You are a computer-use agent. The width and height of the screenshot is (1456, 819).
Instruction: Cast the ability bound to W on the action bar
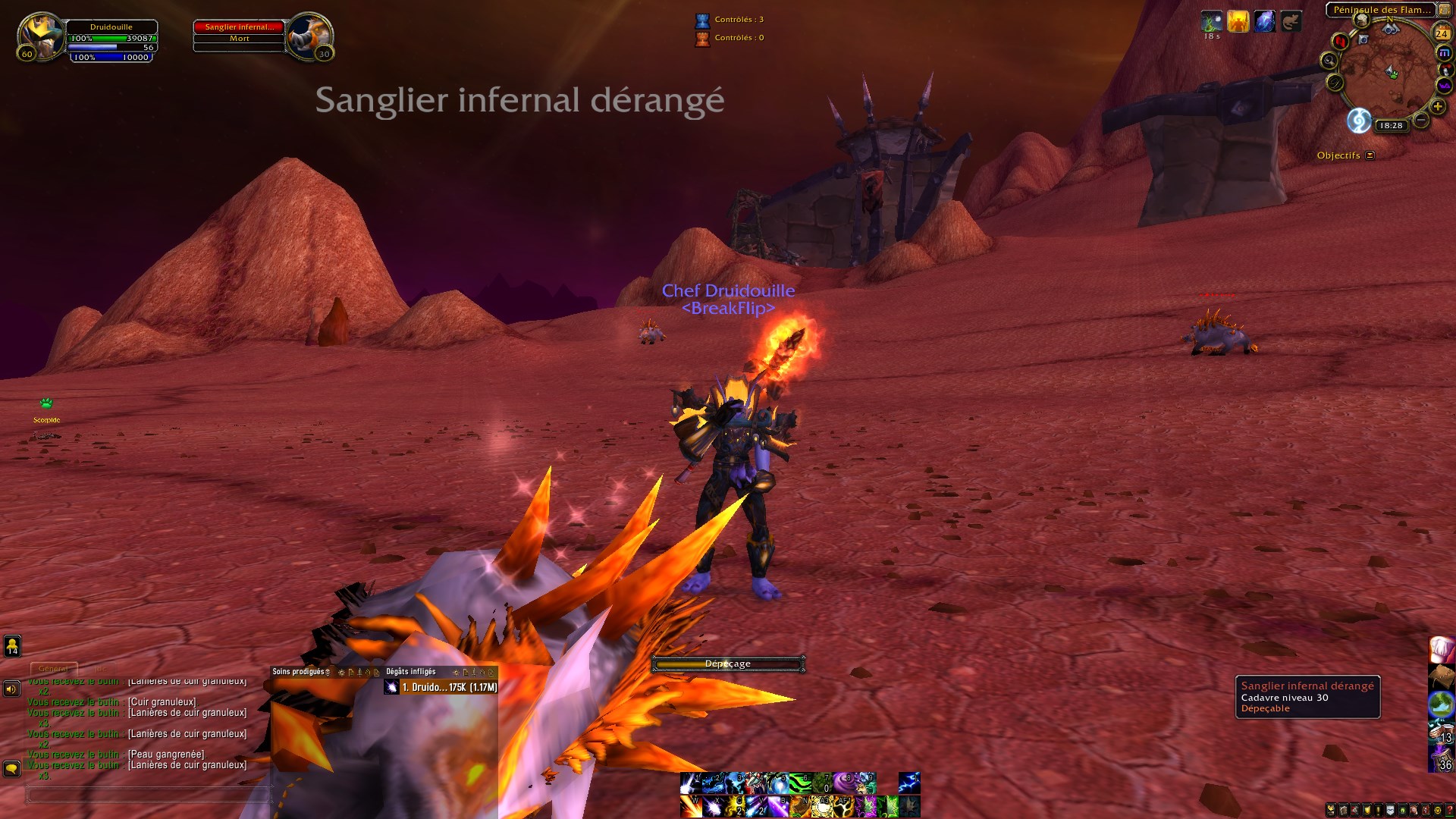690,806
